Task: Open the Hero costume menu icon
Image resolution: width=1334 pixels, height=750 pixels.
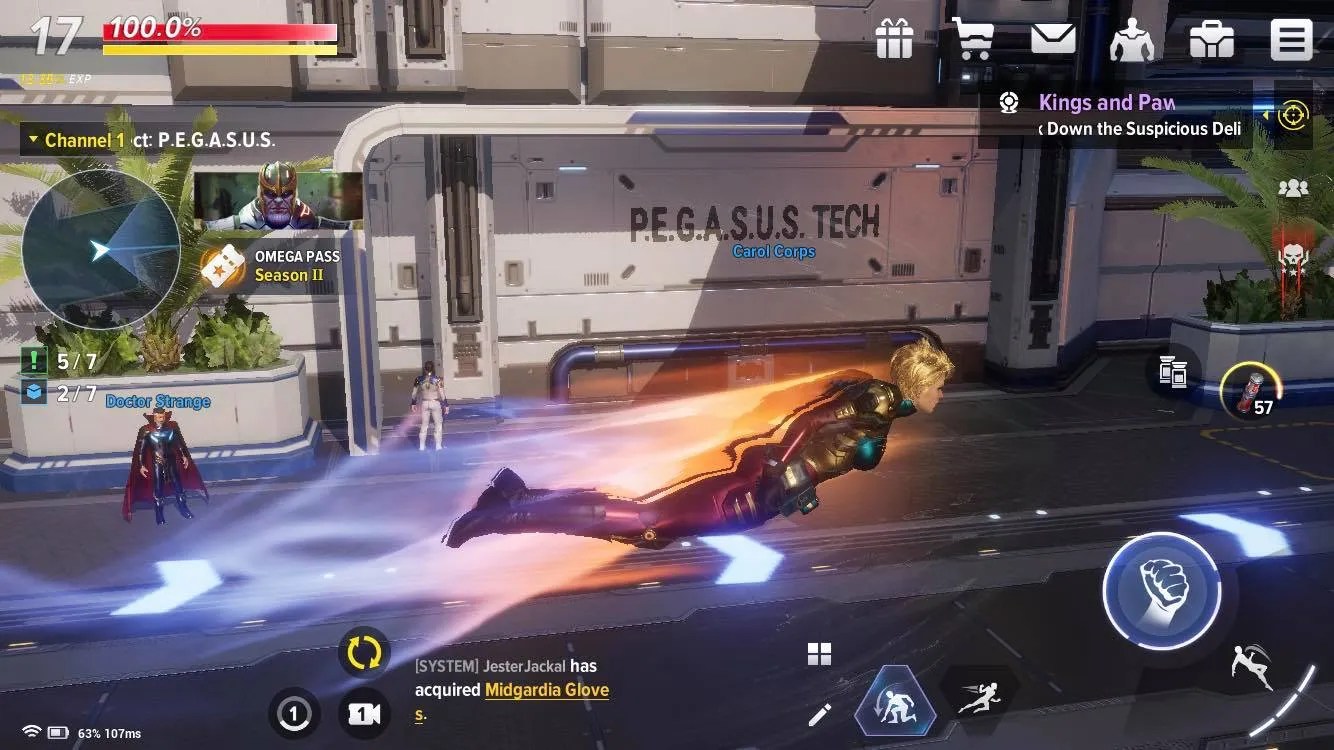Action: 1133,38
